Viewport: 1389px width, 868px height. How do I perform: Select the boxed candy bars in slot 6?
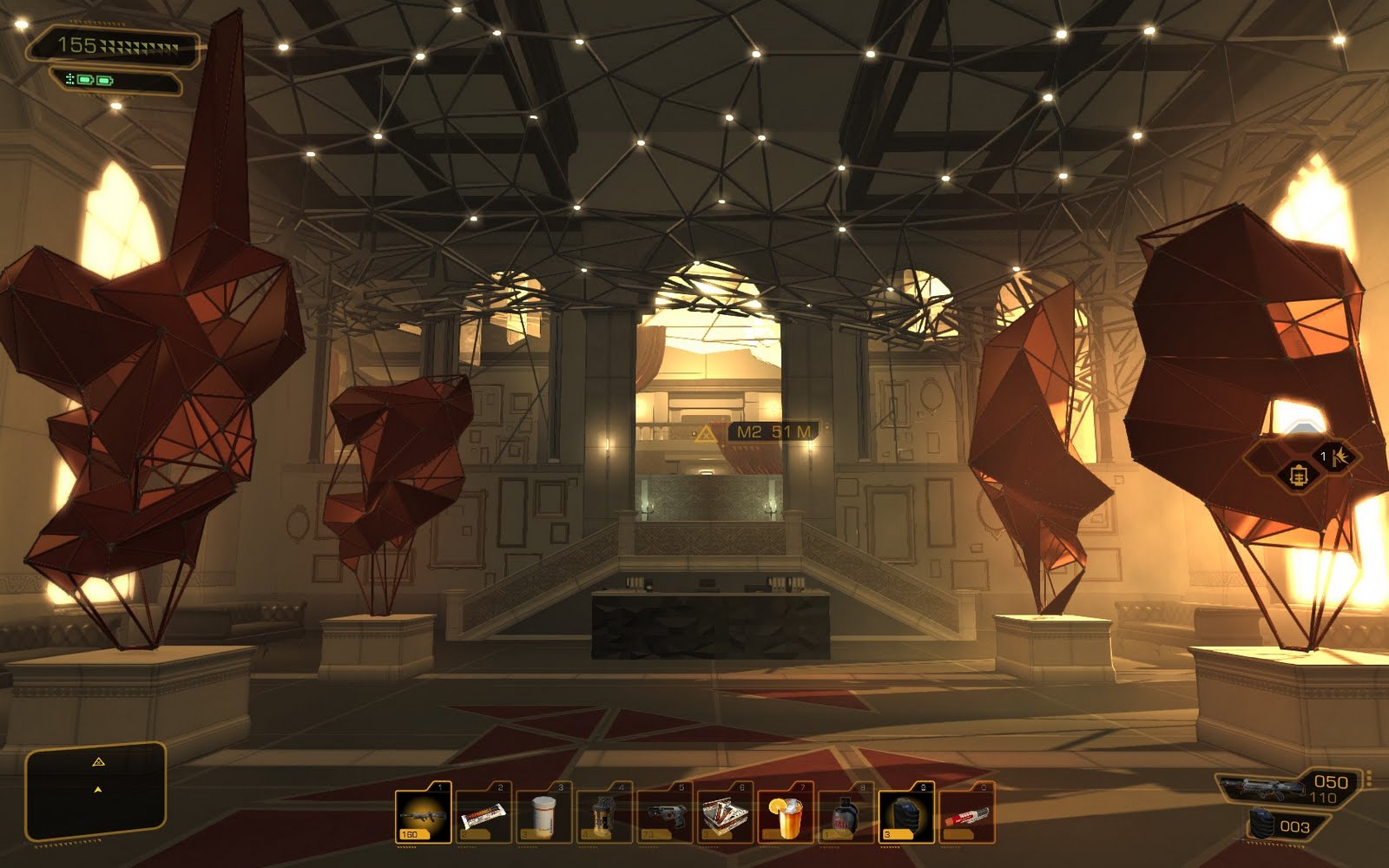pos(725,814)
